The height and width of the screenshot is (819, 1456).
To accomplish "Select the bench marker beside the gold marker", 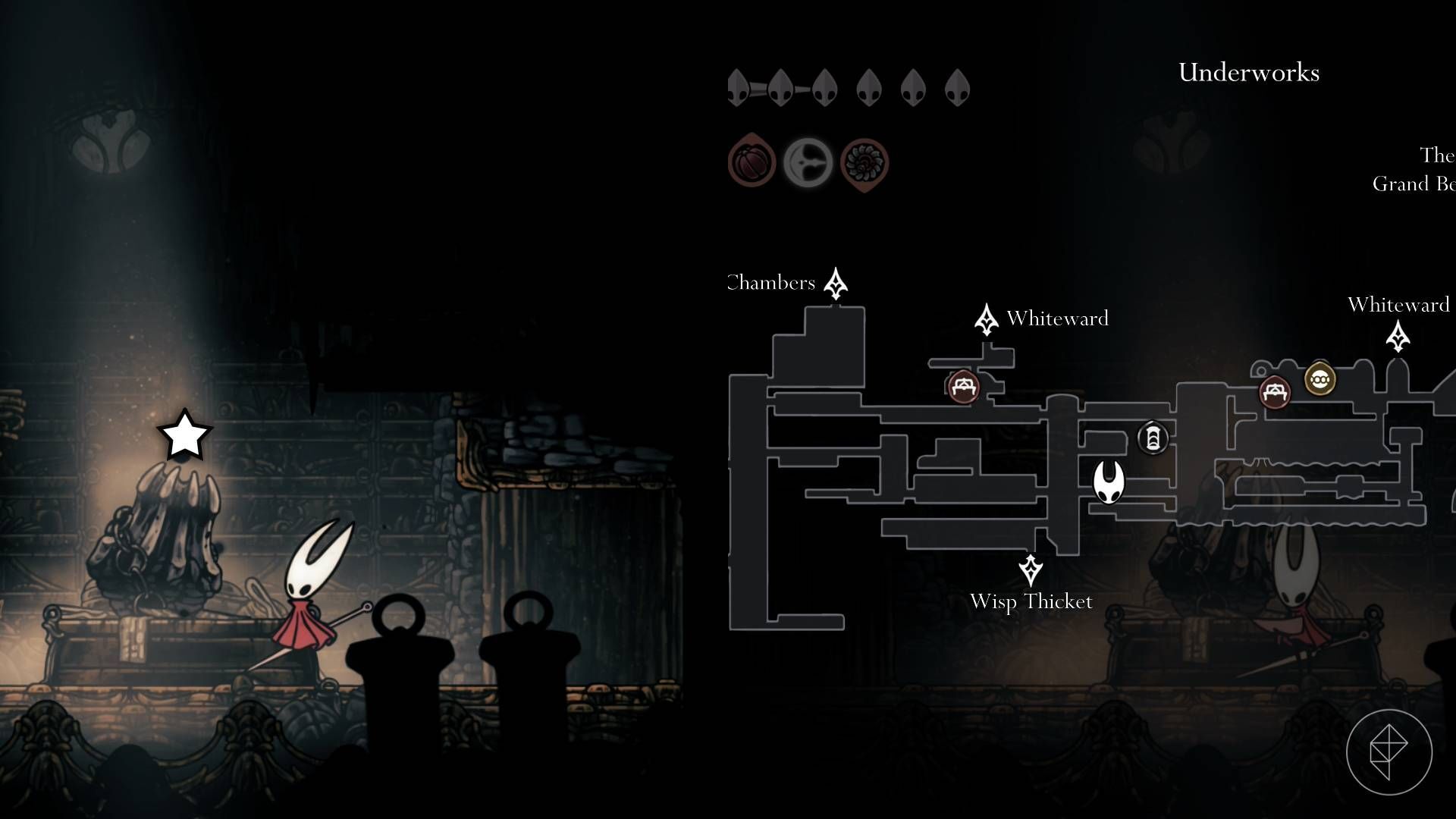I will coord(1274,392).
